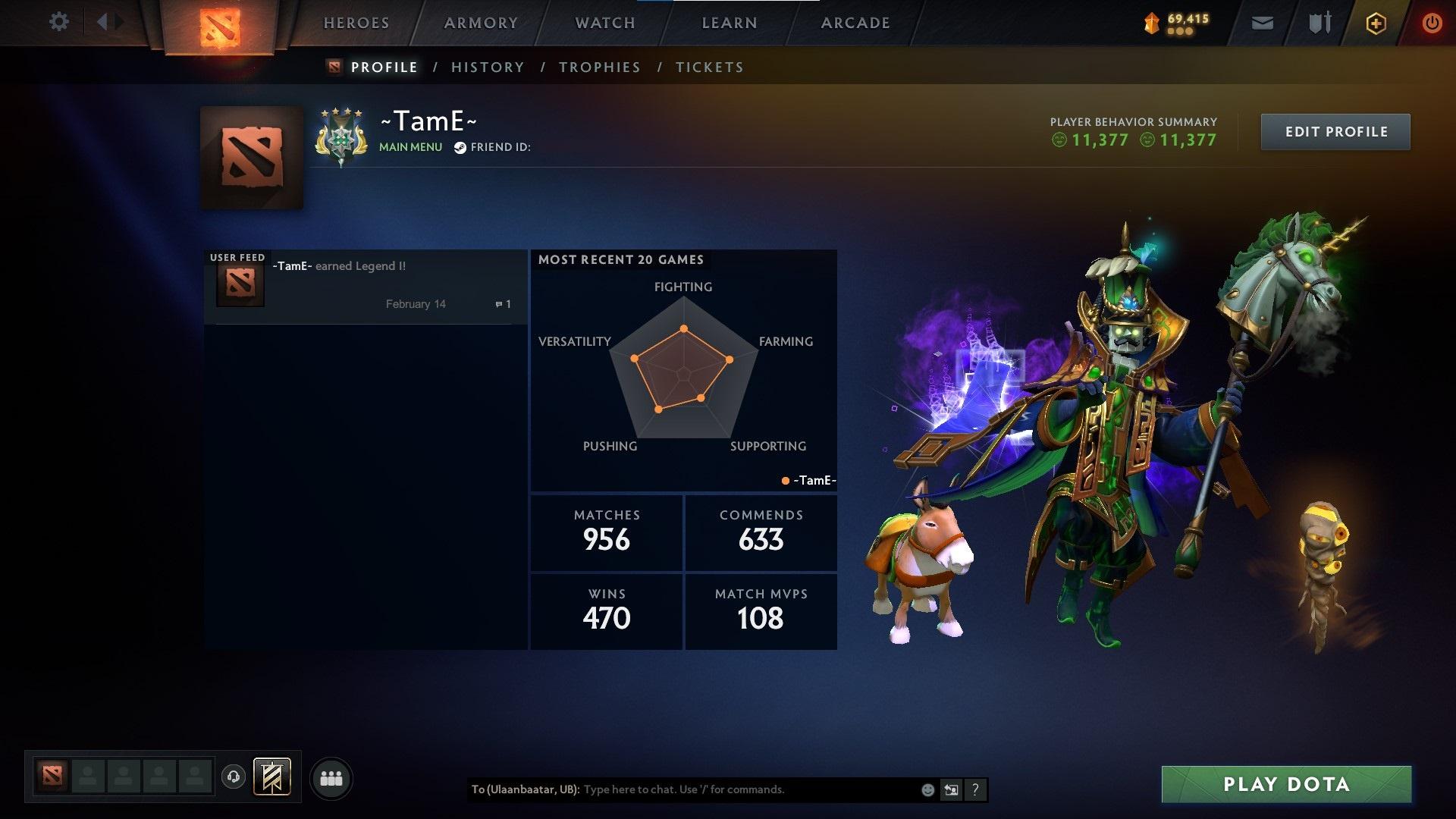
Task: Open the chat channel selector To (Ulaanbaatar, UB)
Action: coord(524,789)
